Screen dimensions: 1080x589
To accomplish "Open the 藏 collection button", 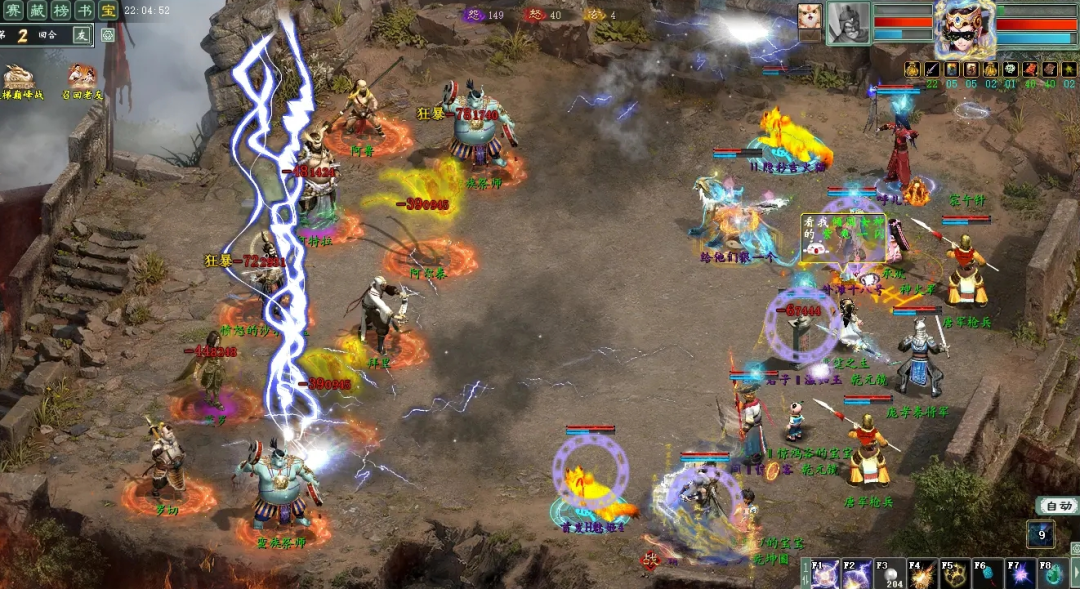I will 37,11.
